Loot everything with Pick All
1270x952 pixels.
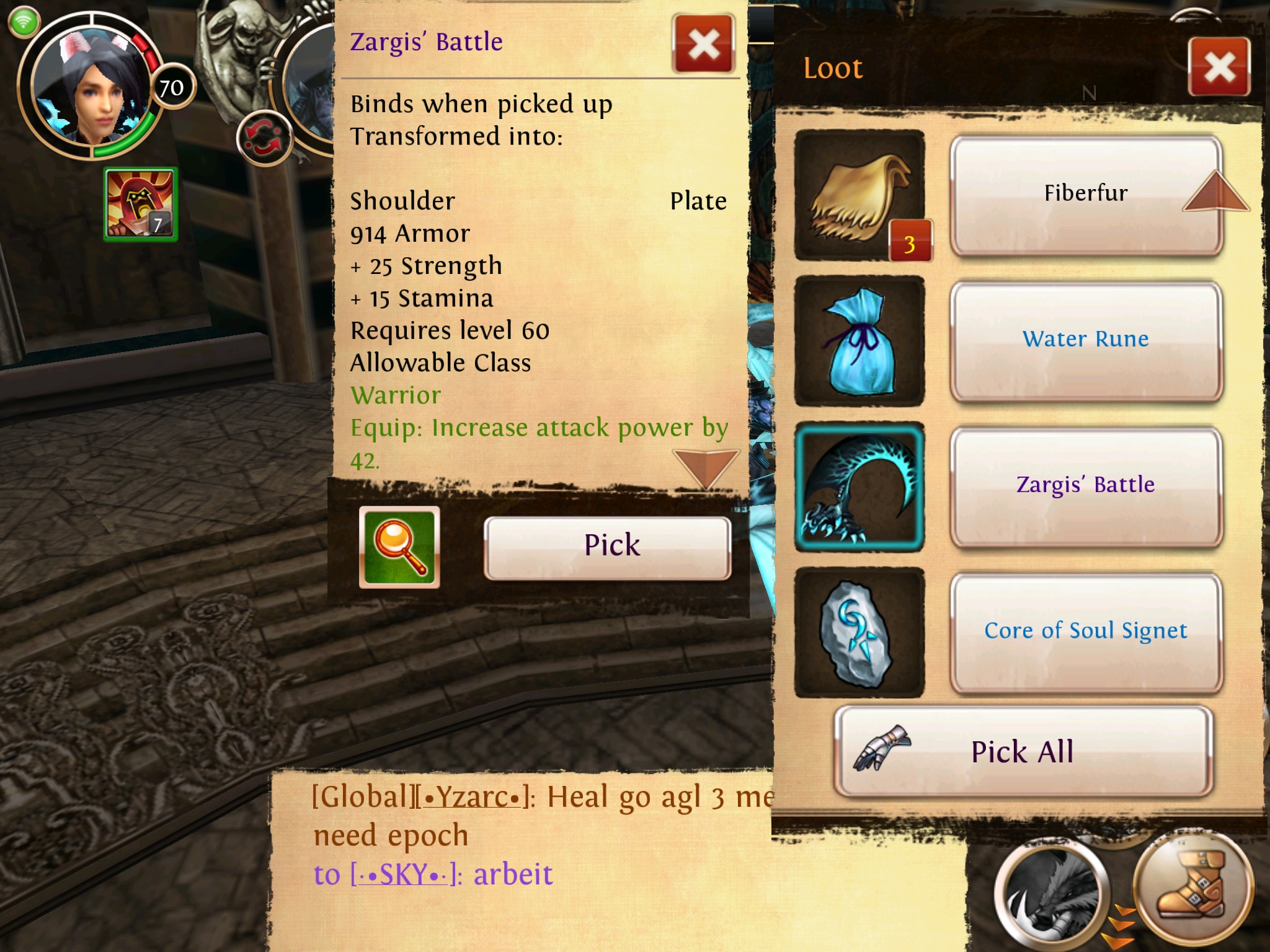pos(1023,752)
